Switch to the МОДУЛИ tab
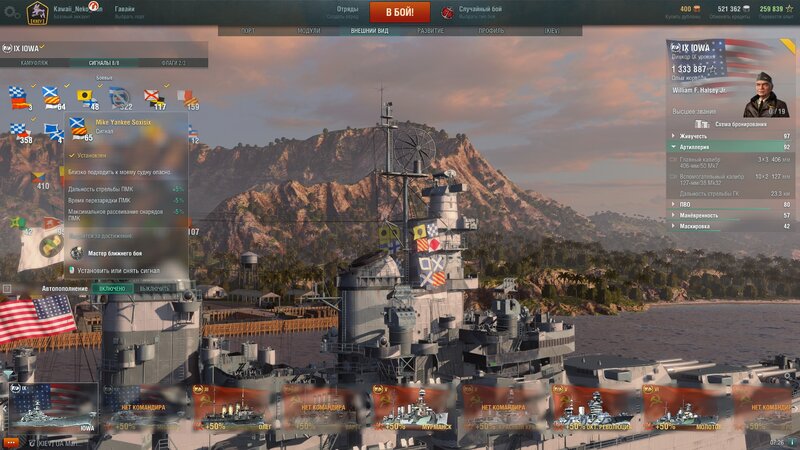Image resolution: width=800 pixels, height=450 pixels. coord(309,31)
